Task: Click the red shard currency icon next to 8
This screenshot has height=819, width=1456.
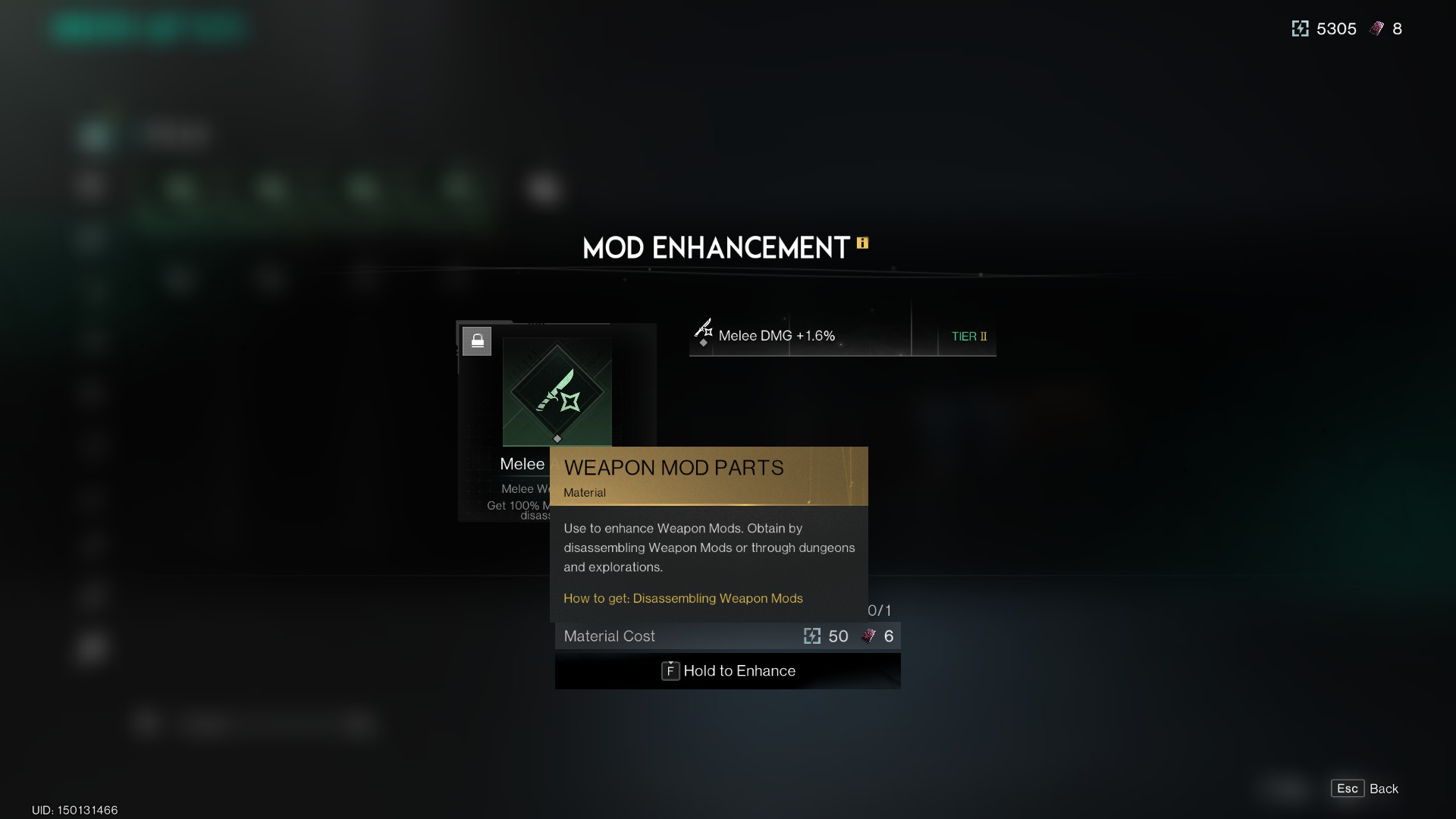Action: (1375, 28)
